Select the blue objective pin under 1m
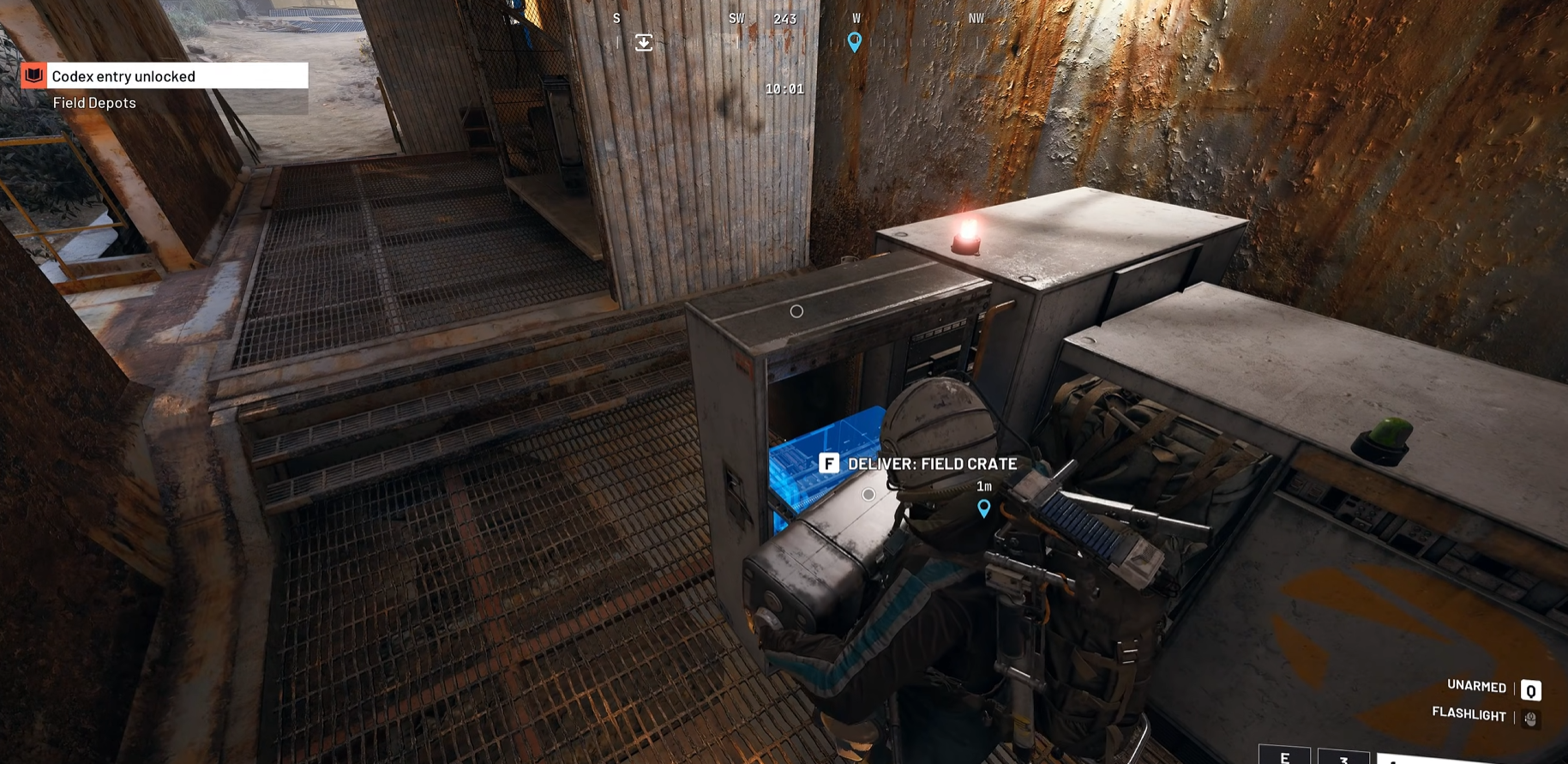 pyautogui.click(x=984, y=508)
